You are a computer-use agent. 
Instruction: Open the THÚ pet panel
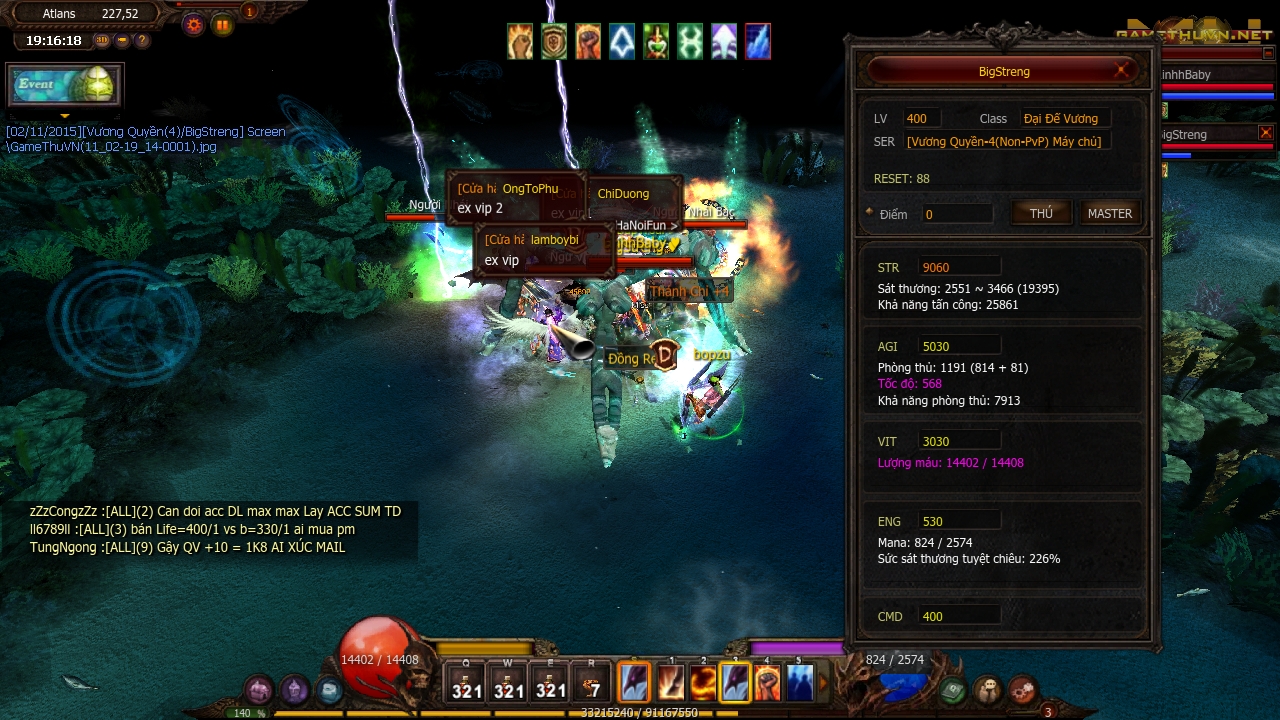1041,213
